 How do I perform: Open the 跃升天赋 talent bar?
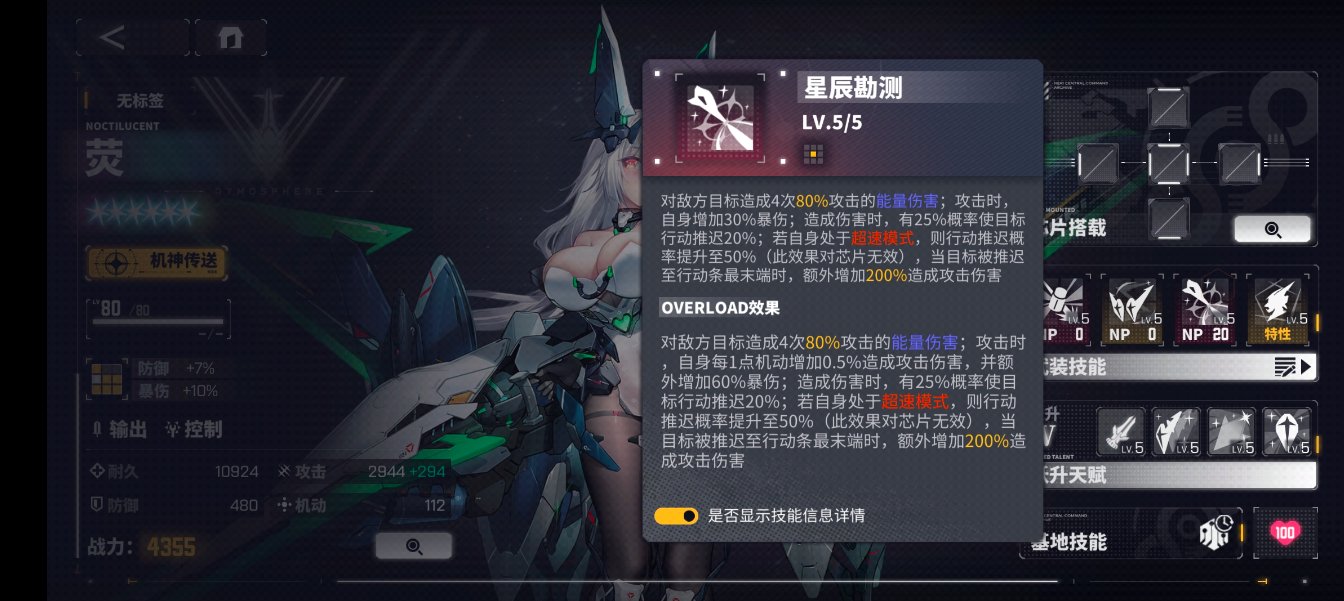pos(1180,475)
